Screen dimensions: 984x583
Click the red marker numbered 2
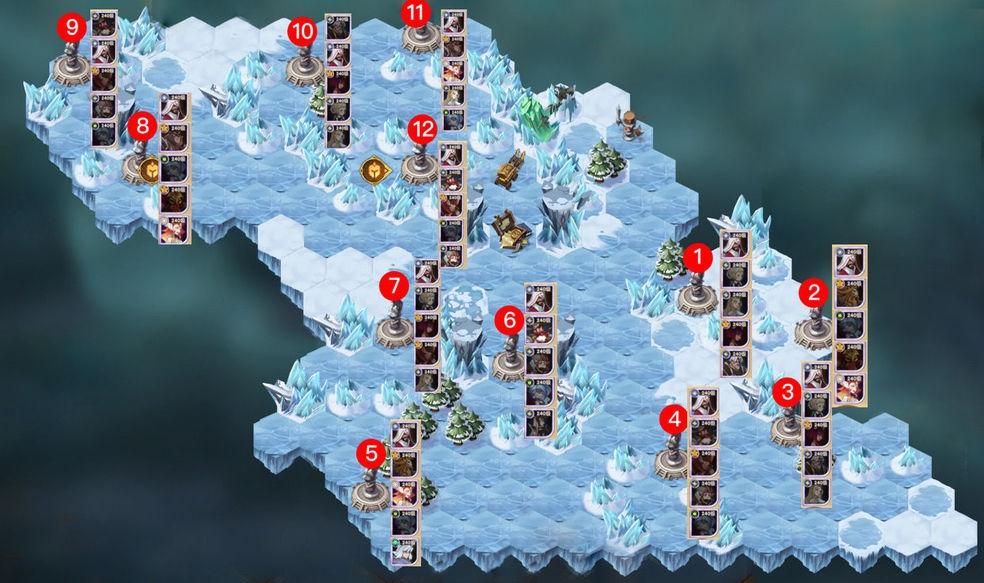(813, 292)
